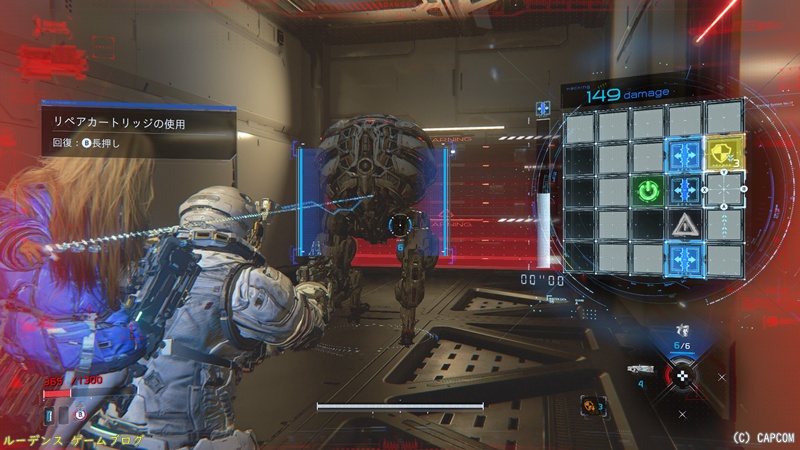This screenshot has height=450, width=800.
Task: Choose the yellow shield tile in the grid
Action: (722, 154)
